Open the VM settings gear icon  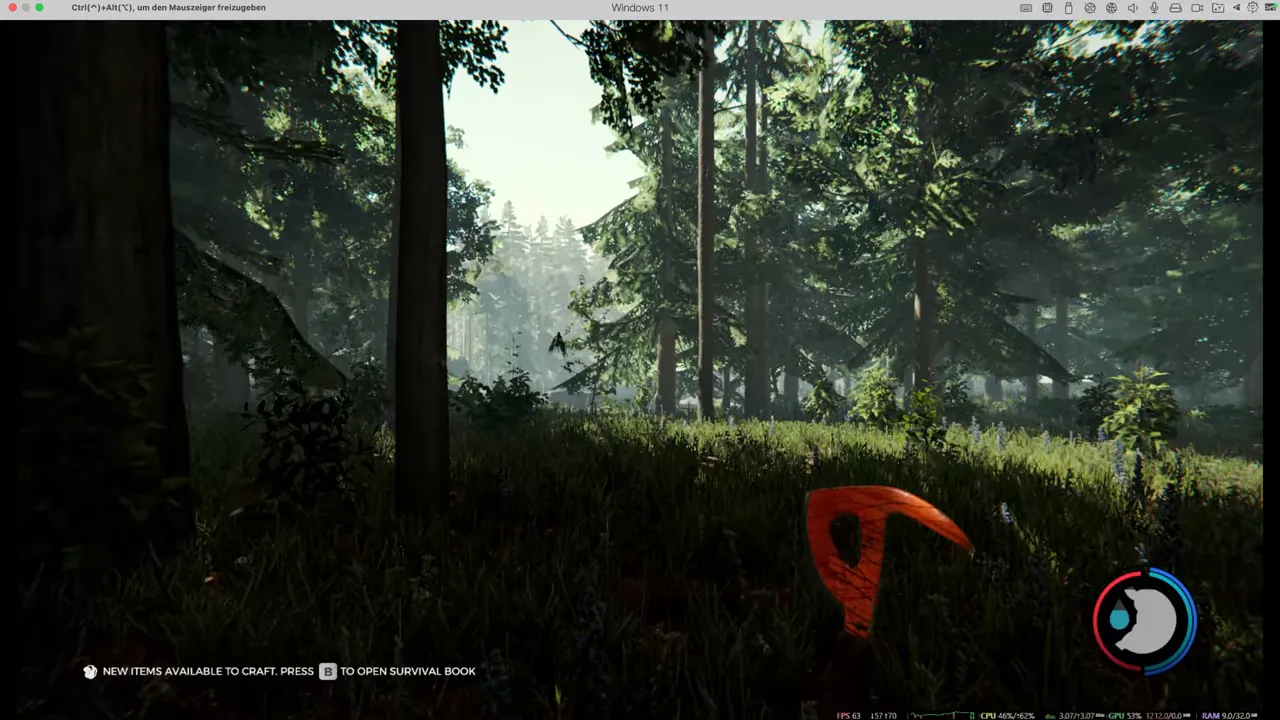coord(1253,8)
